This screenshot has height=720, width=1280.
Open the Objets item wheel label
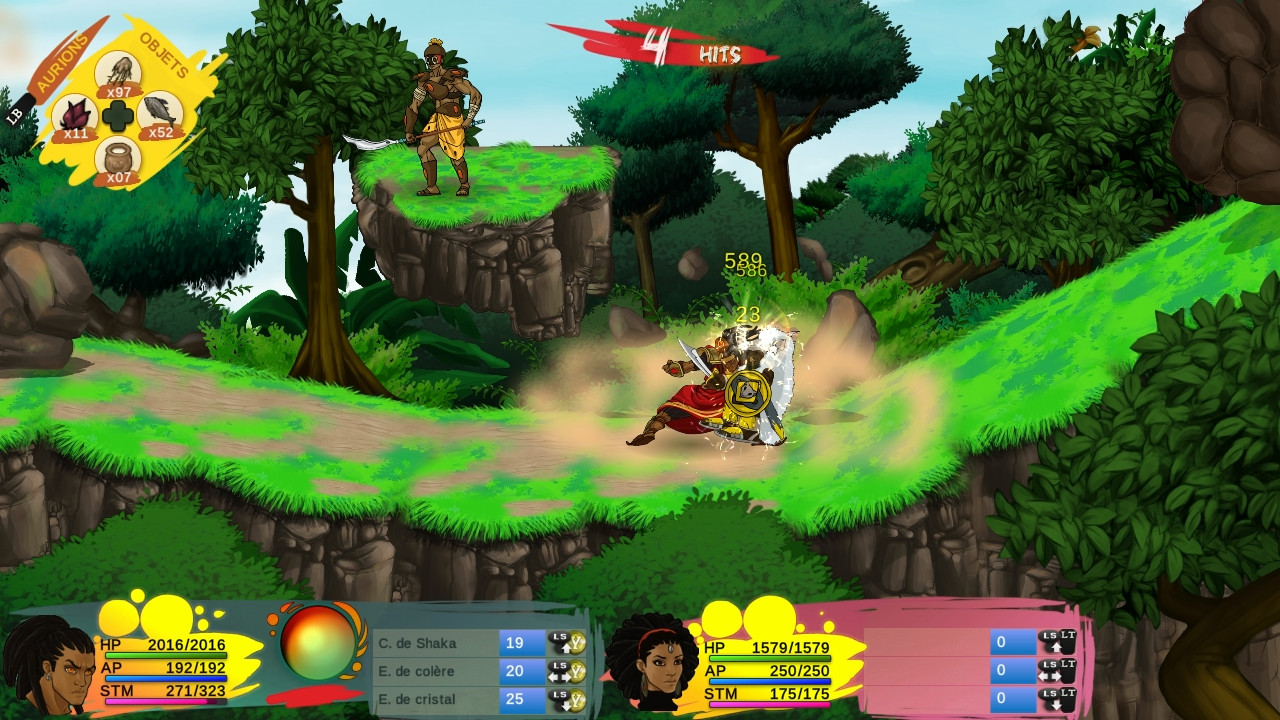tap(164, 54)
